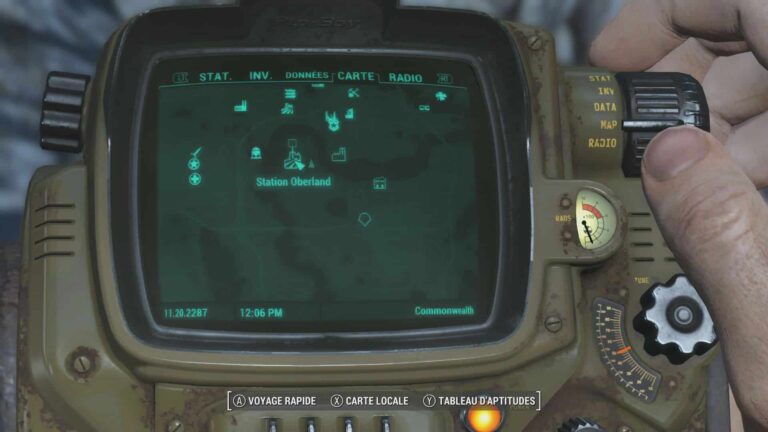Select the CARTE tab
The height and width of the screenshot is (432, 768).
point(355,76)
